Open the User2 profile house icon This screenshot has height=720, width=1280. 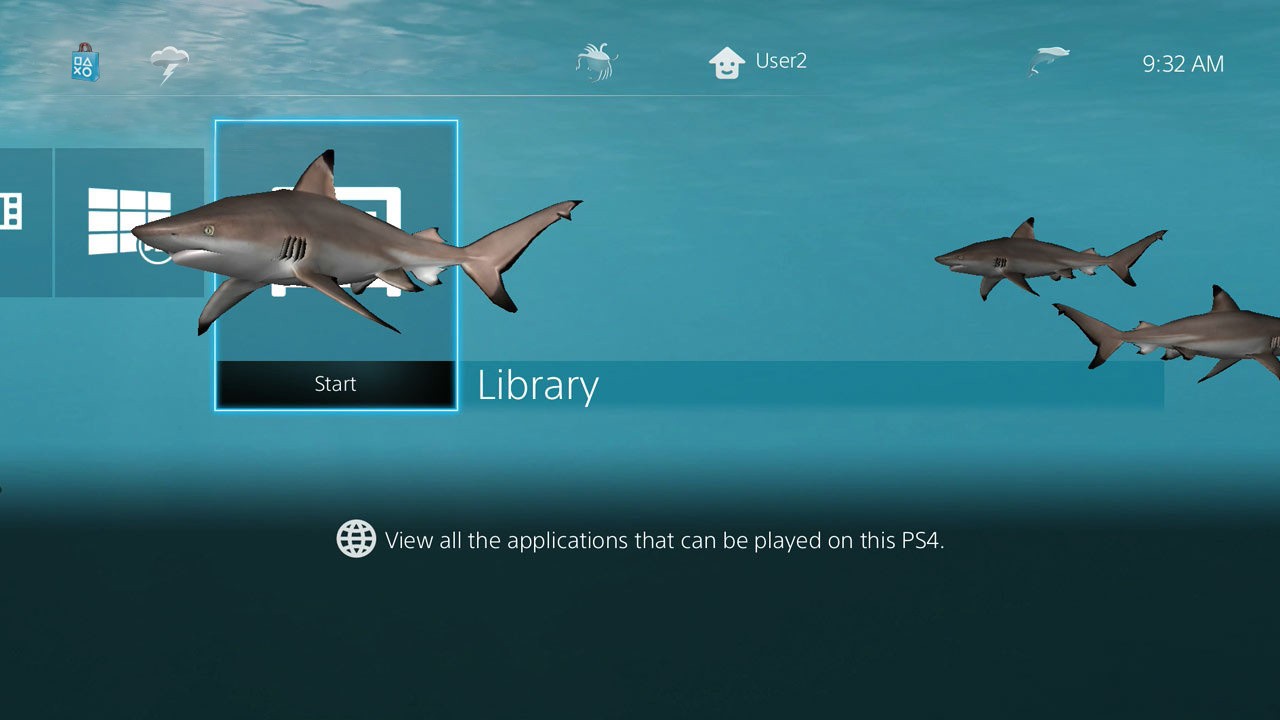tap(728, 60)
